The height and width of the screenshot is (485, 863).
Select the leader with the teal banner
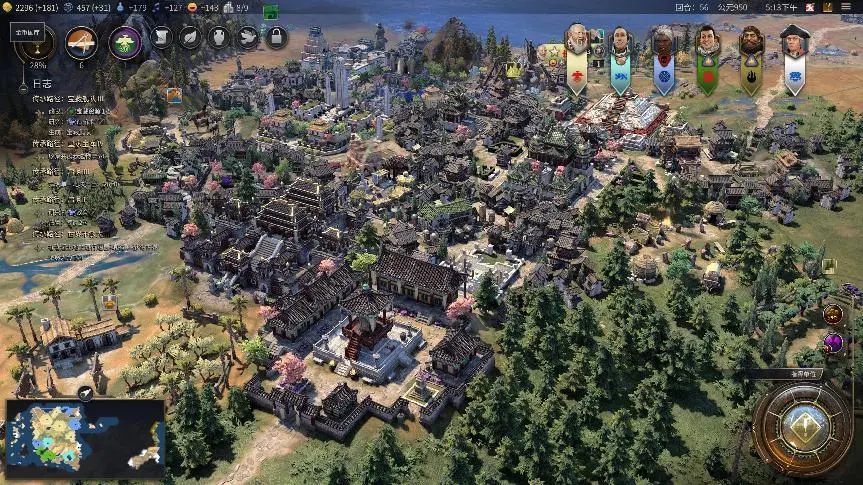[x=620, y=42]
